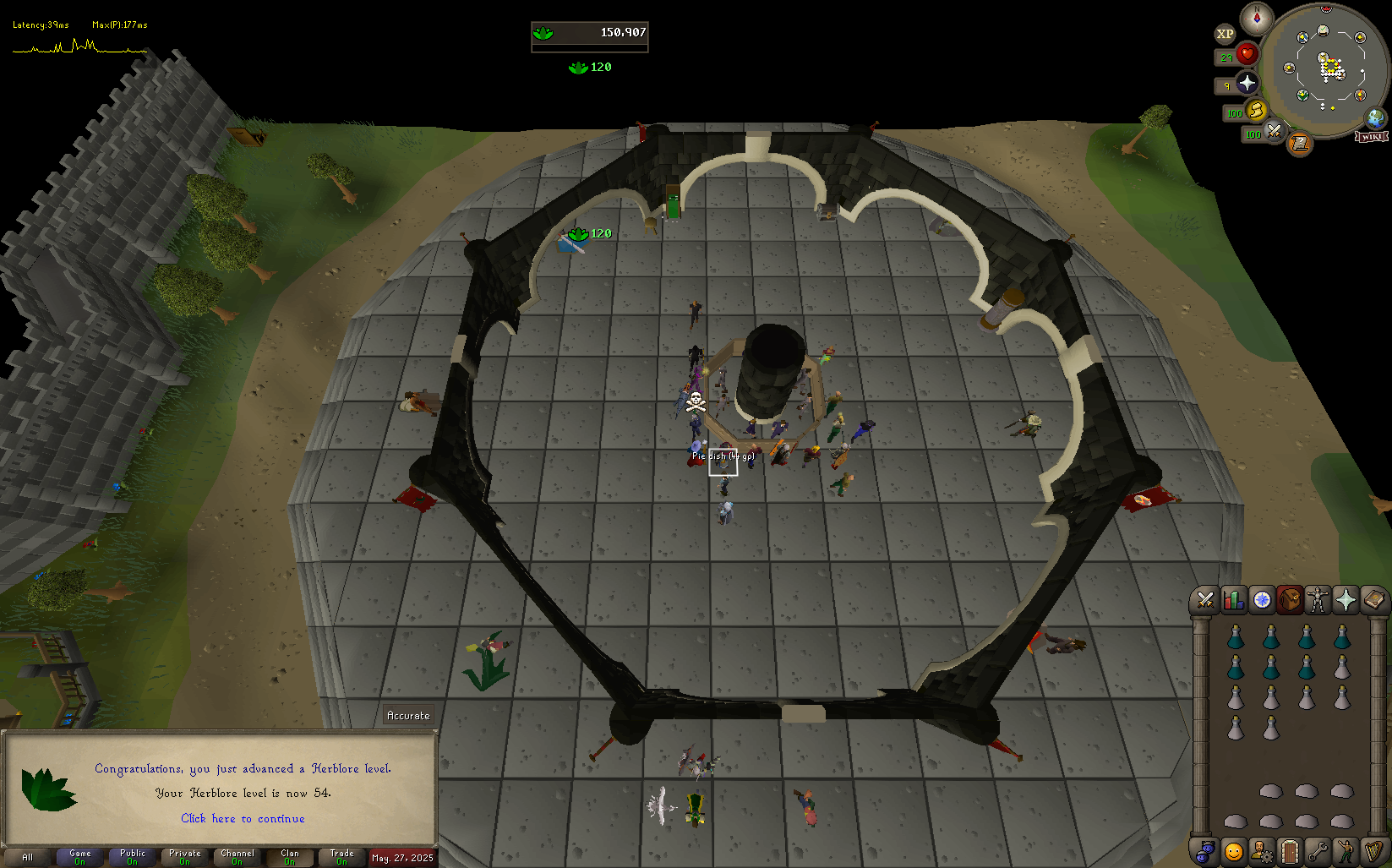Click here to continue the level-up dialogue

pos(243,818)
